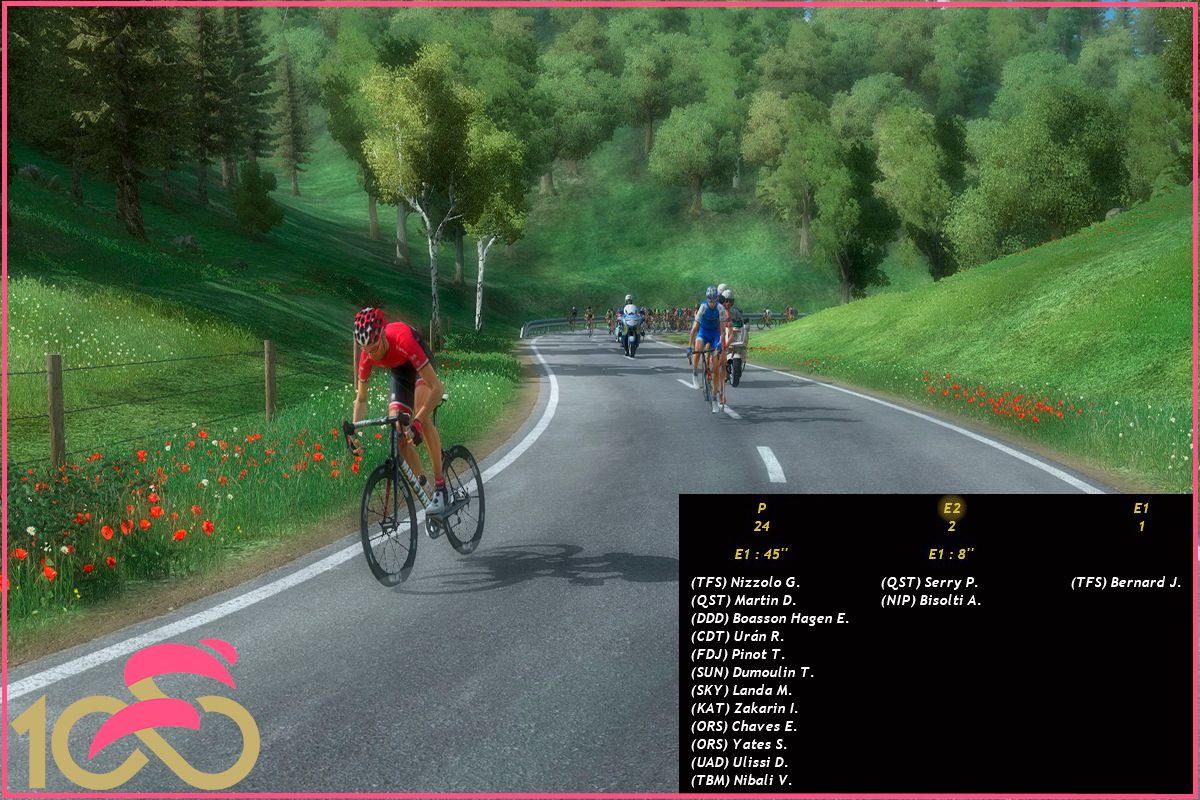Select Serry P. in the E2 group

(x=929, y=582)
